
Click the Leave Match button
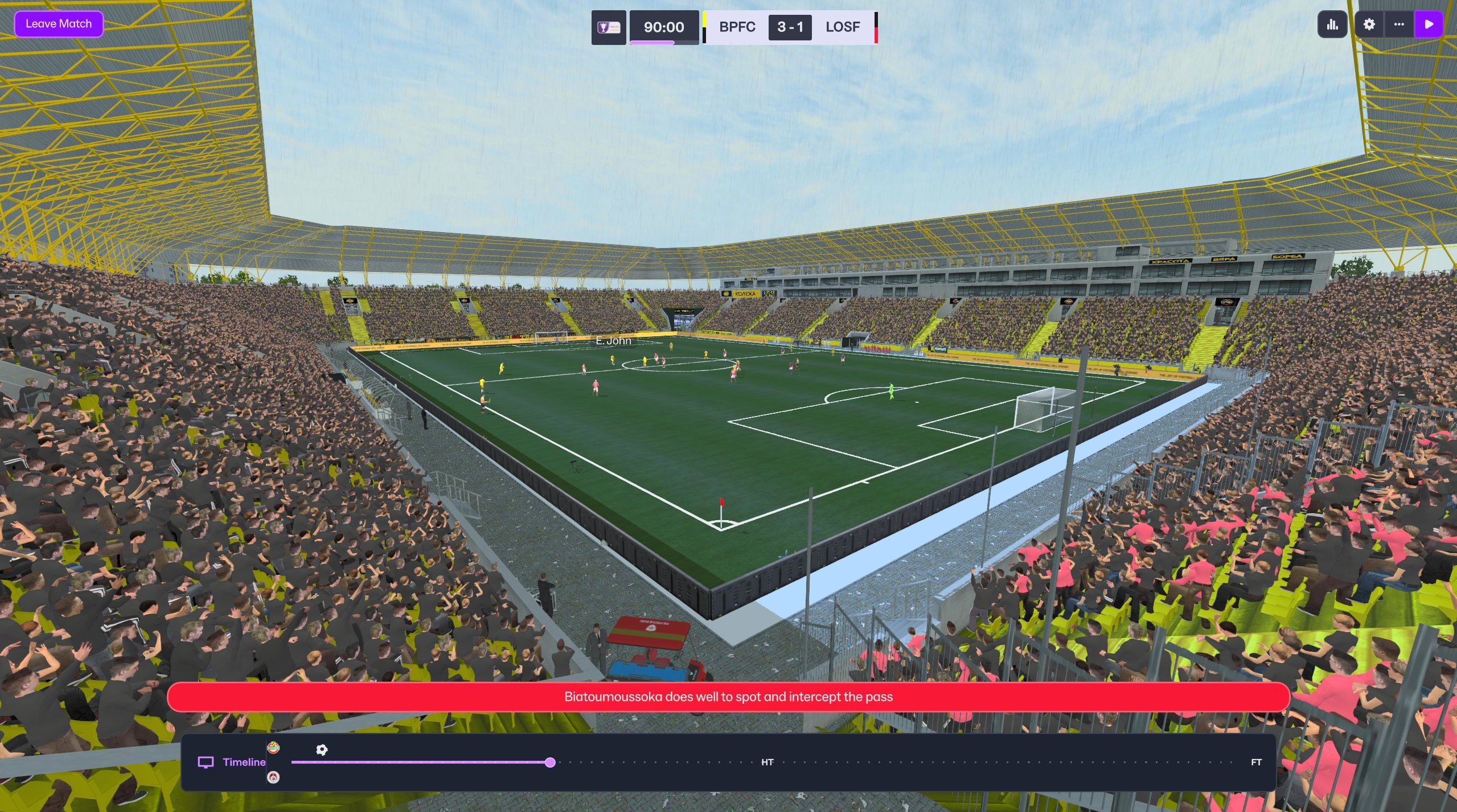click(59, 24)
